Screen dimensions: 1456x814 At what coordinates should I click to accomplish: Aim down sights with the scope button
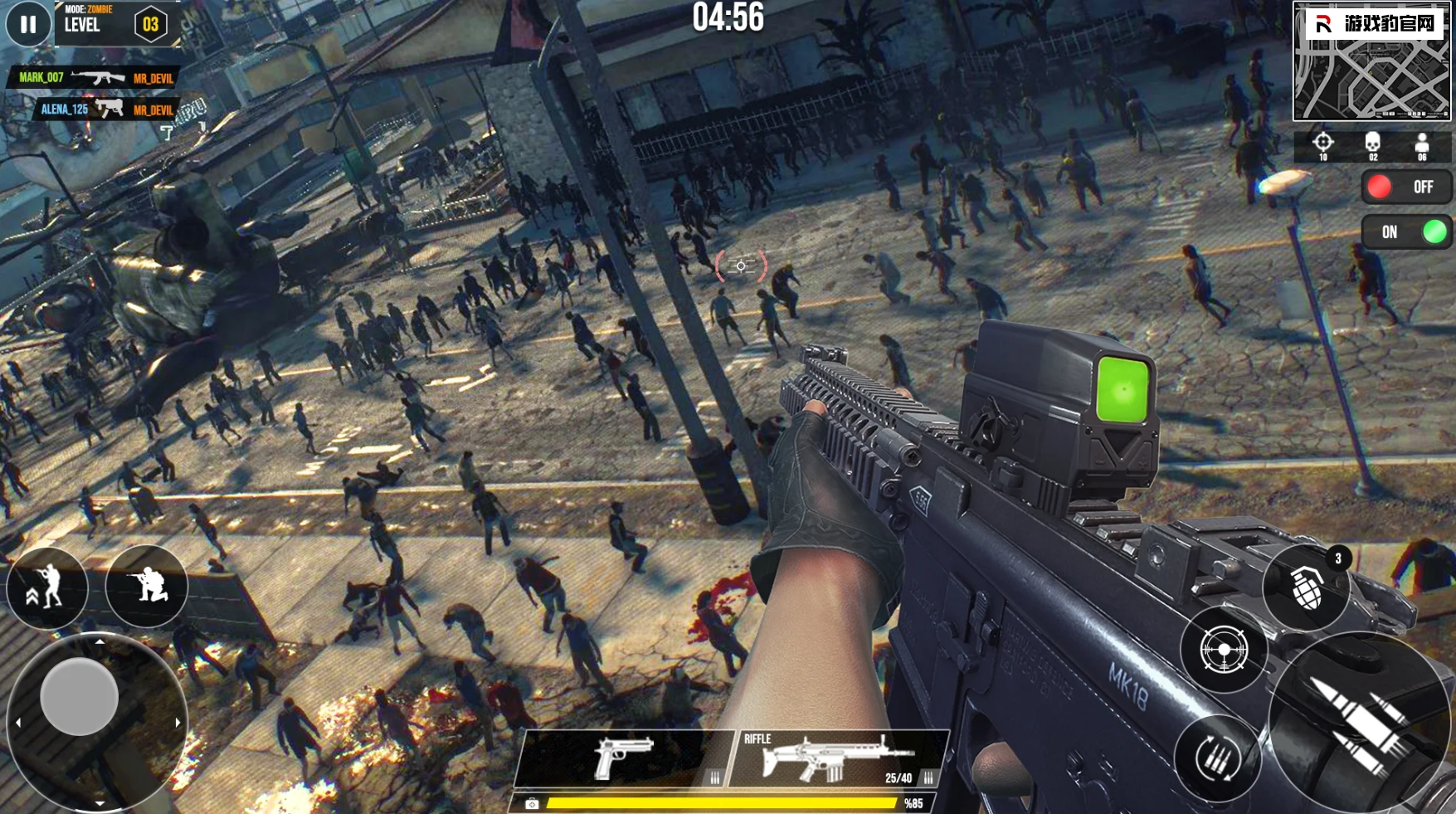pyautogui.click(x=1224, y=650)
